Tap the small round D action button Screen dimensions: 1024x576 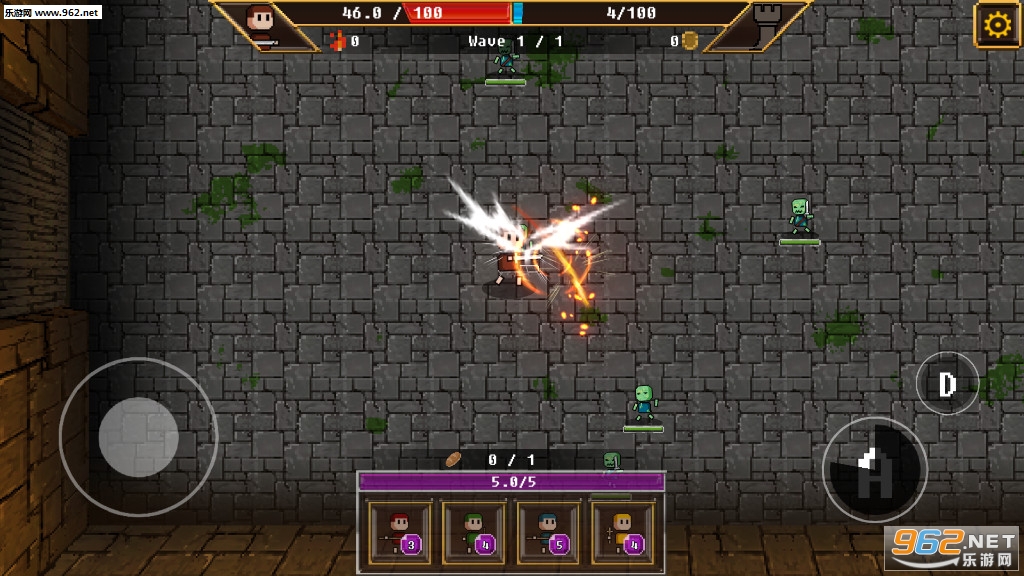click(x=947, y=383)
